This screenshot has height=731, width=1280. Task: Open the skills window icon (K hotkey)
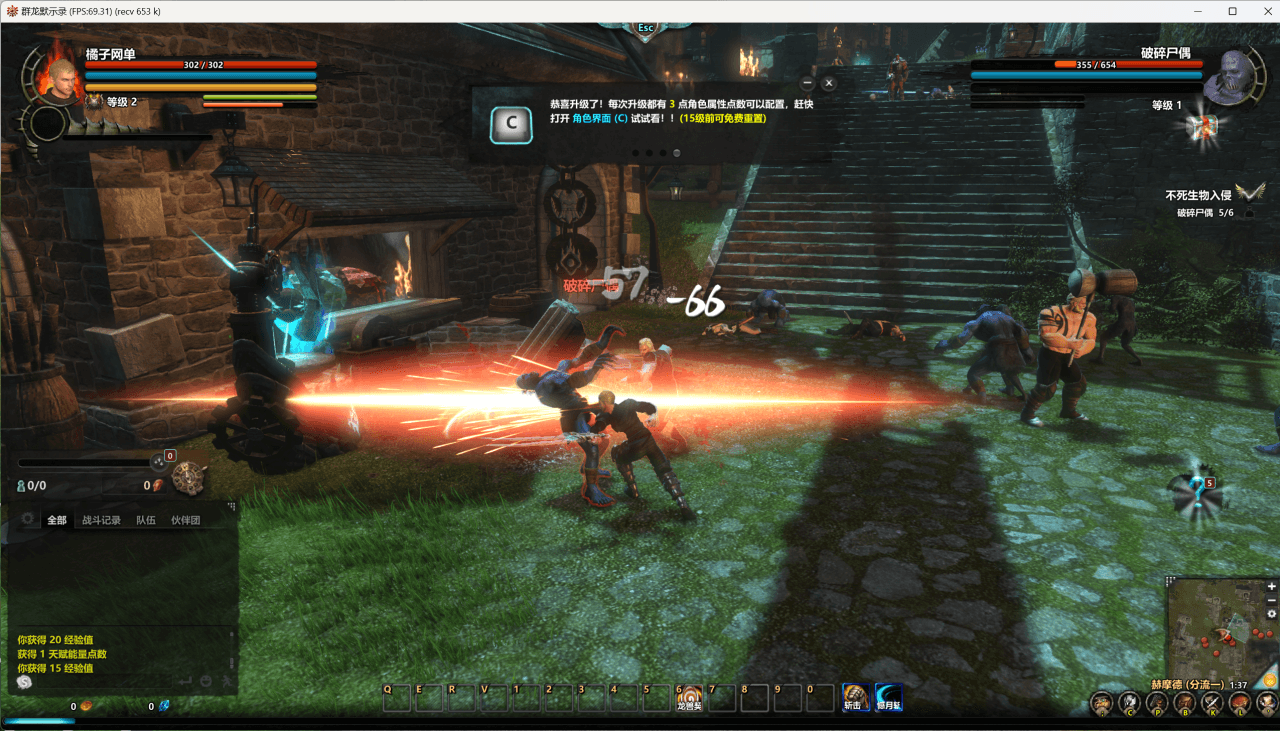pos(1213,702)
